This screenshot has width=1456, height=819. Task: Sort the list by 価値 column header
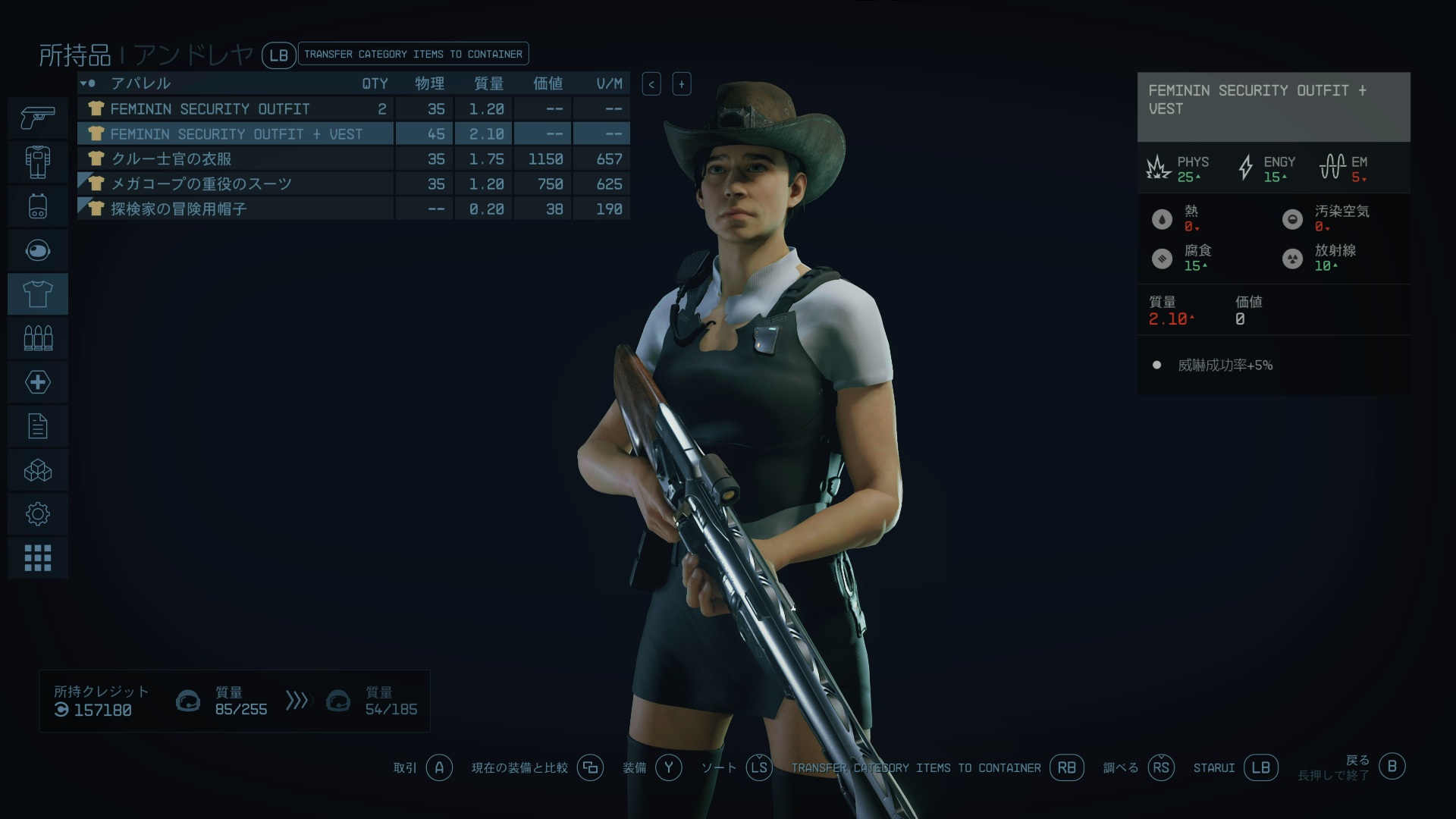[x=548, y=83]
